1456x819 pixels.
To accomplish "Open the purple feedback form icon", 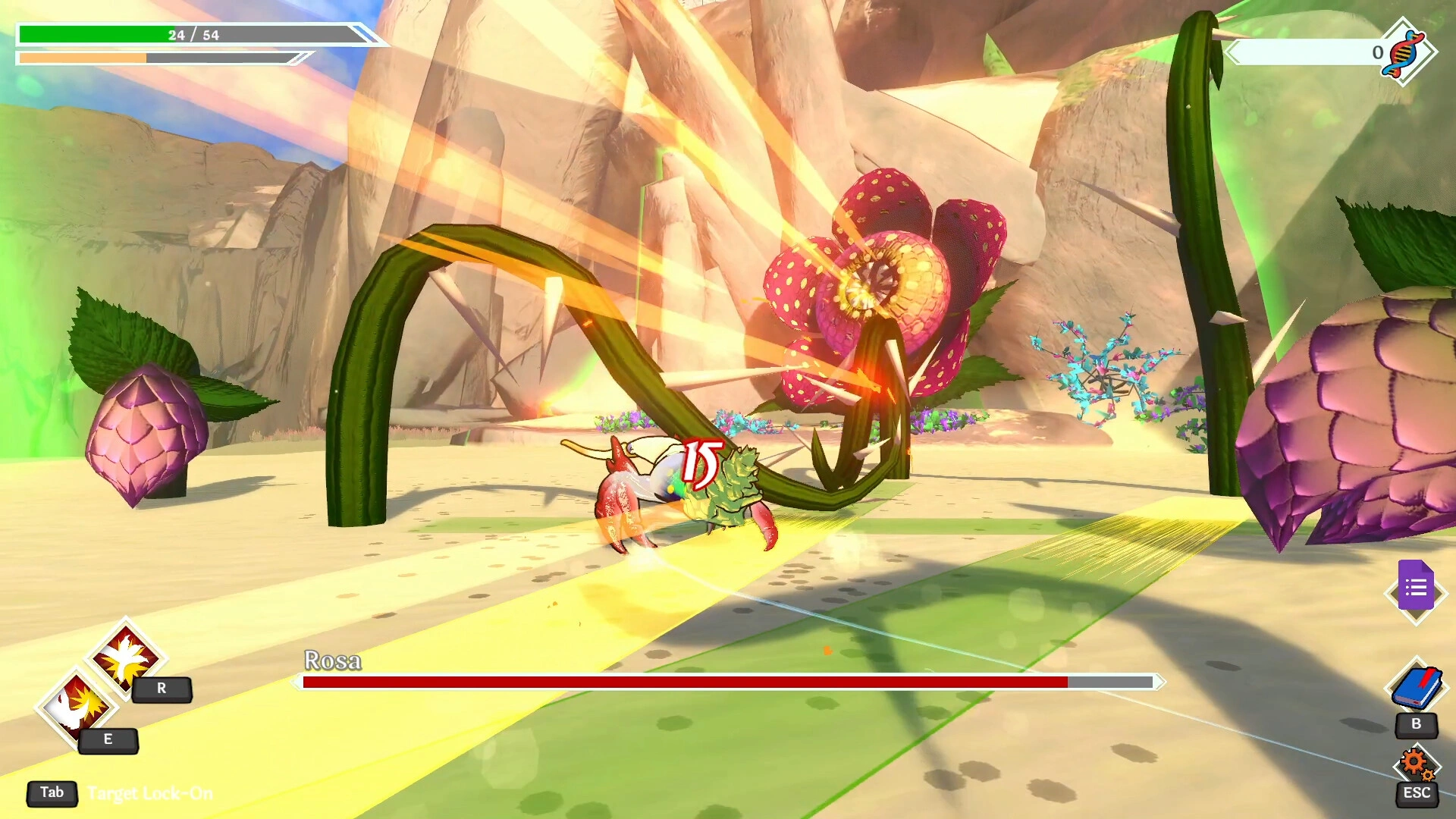I will click(x=1416, y=588).
